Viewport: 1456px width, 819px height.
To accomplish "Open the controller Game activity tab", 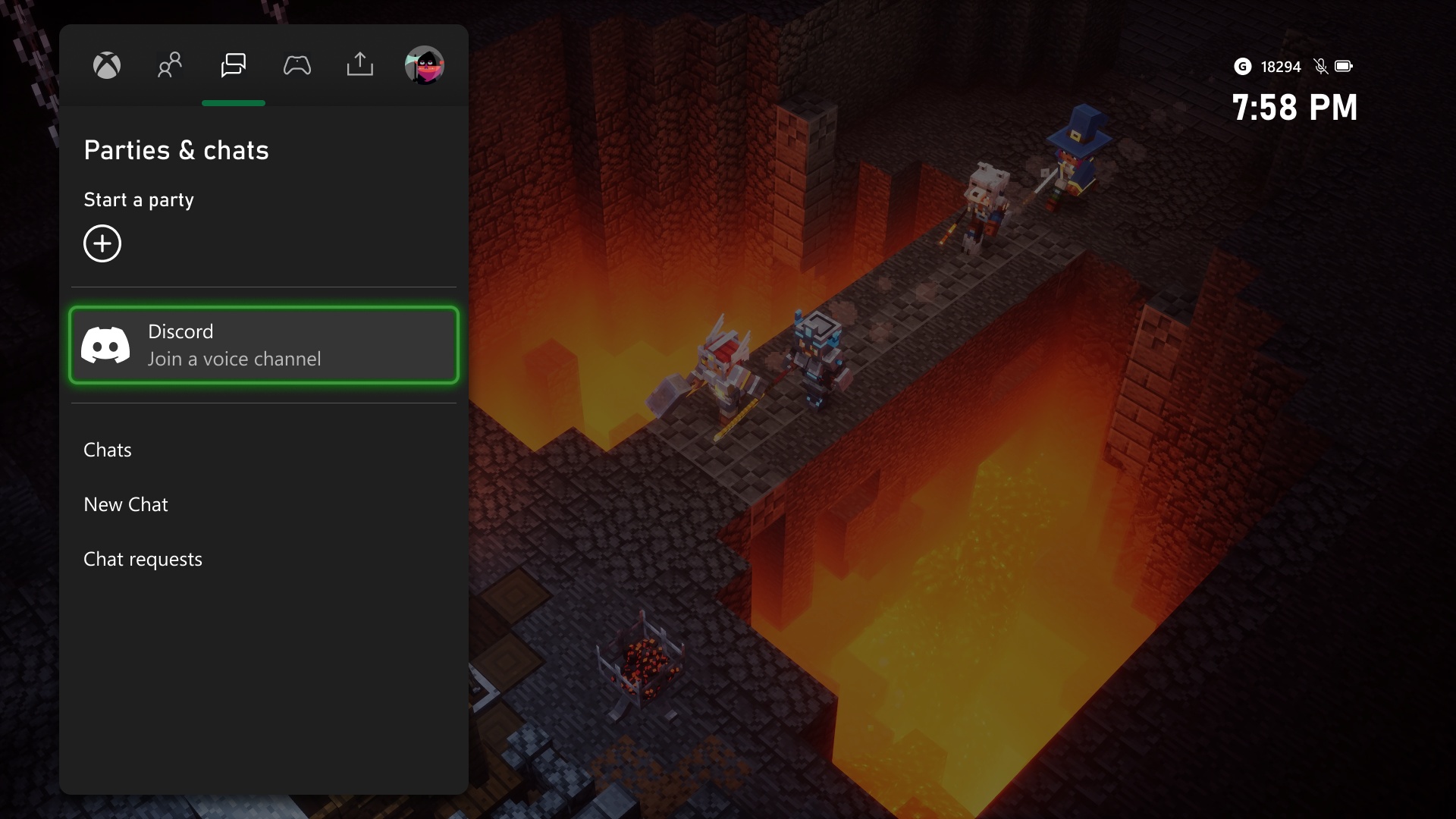I will (297, 66).
